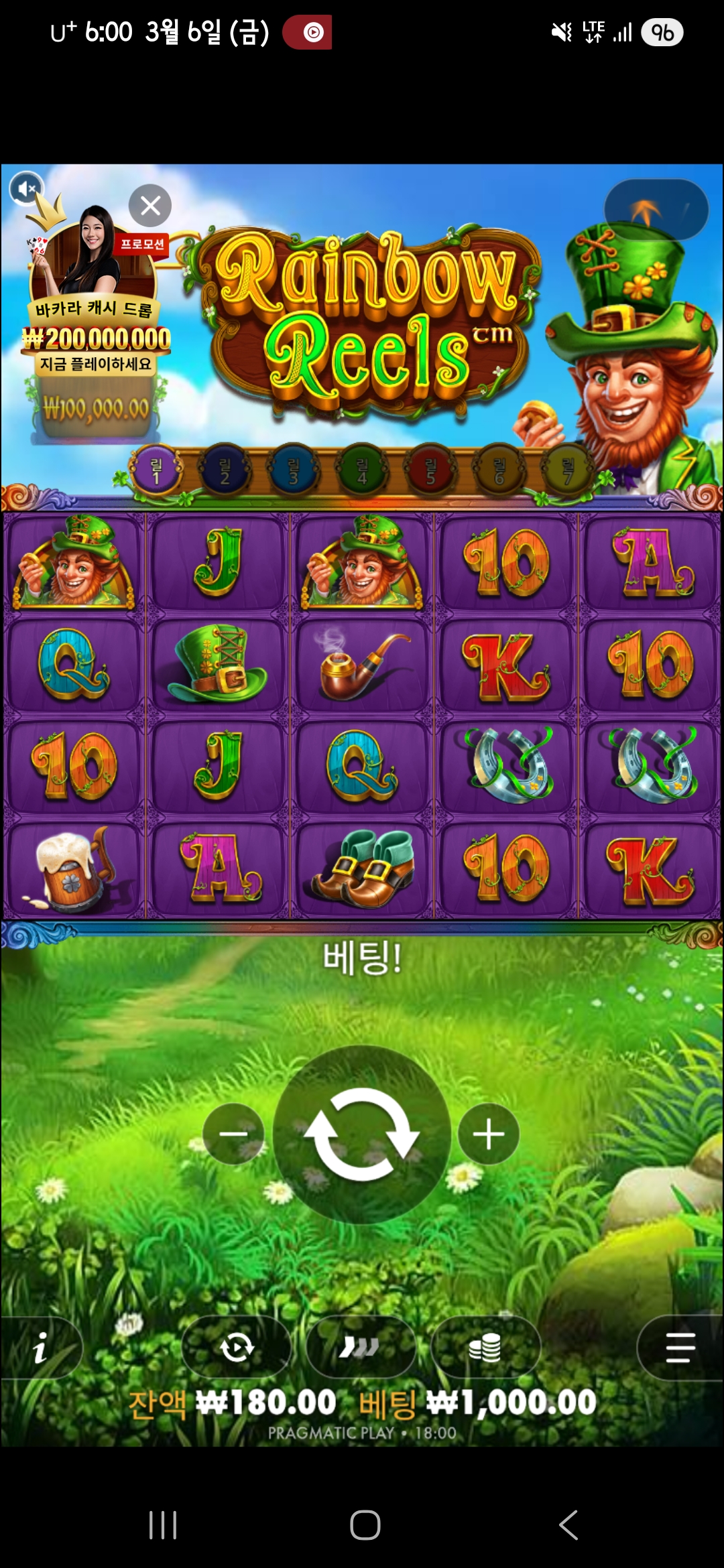Close the baccarat promotion banner
The width and height of the screenshot is (724, 1568).
tap(150, 205)
